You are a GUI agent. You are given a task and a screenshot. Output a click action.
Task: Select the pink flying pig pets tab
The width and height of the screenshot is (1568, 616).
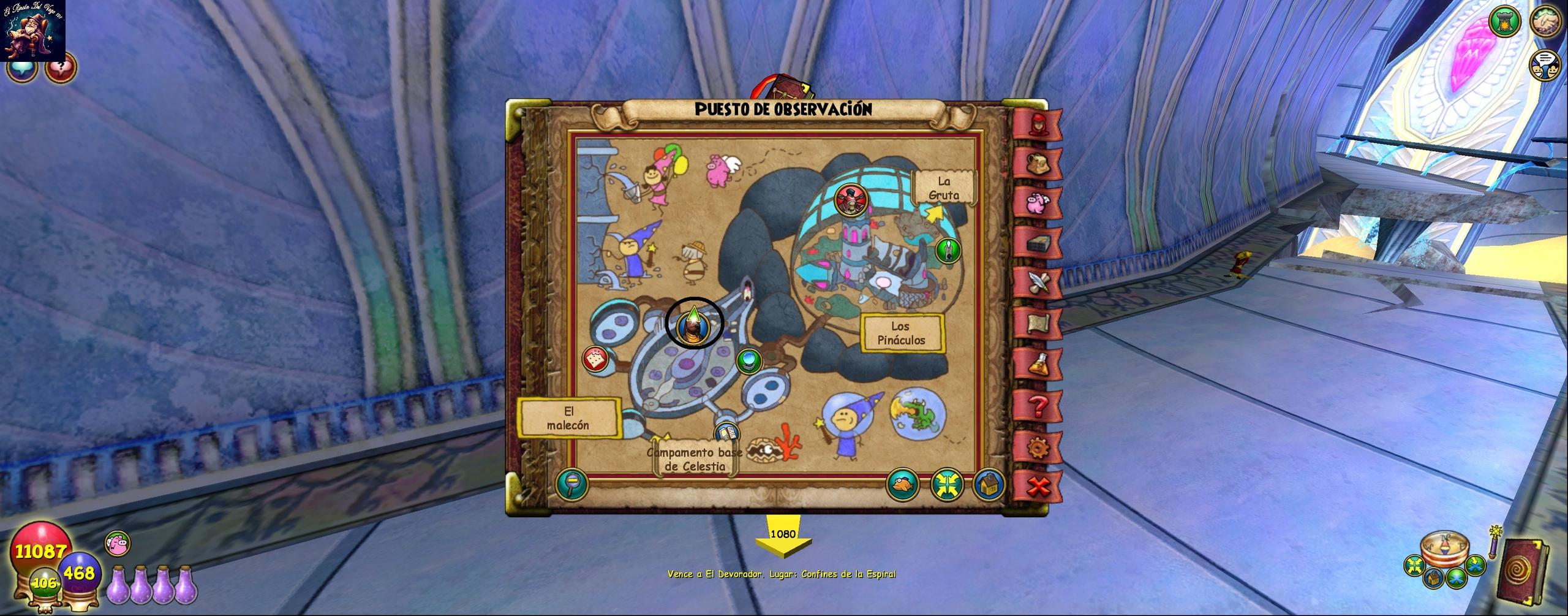click(1038, 202)
